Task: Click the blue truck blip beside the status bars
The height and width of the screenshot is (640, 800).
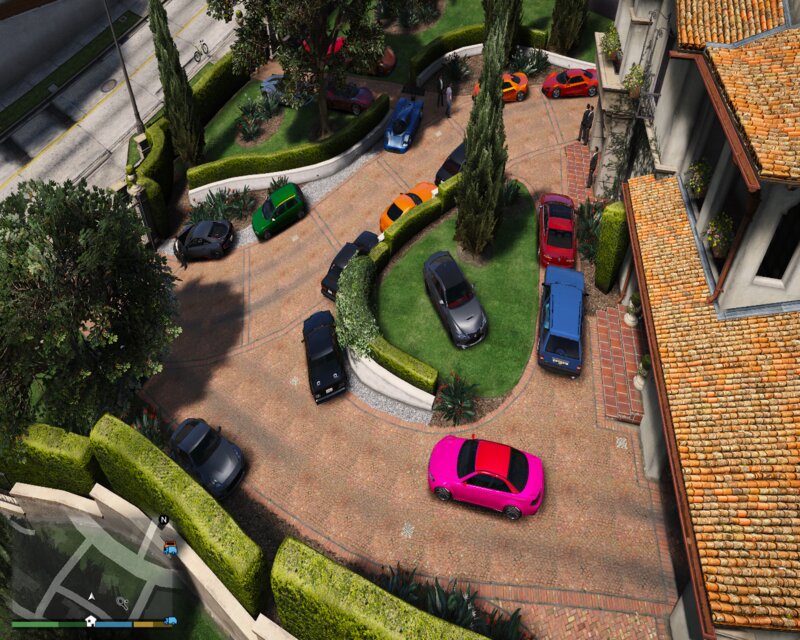Action: (171, 621)
